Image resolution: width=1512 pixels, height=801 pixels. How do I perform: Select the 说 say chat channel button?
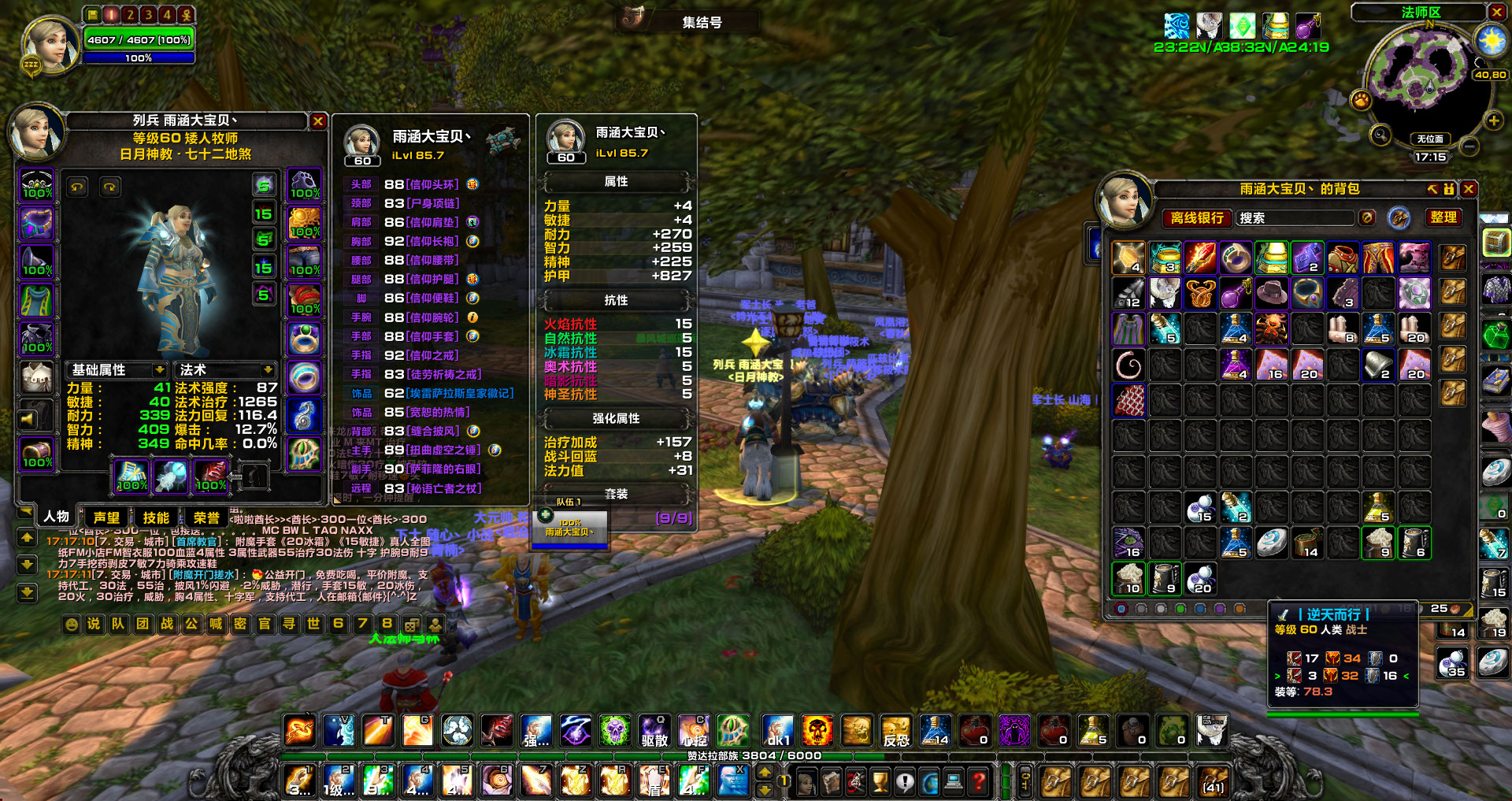coord(94,624)
